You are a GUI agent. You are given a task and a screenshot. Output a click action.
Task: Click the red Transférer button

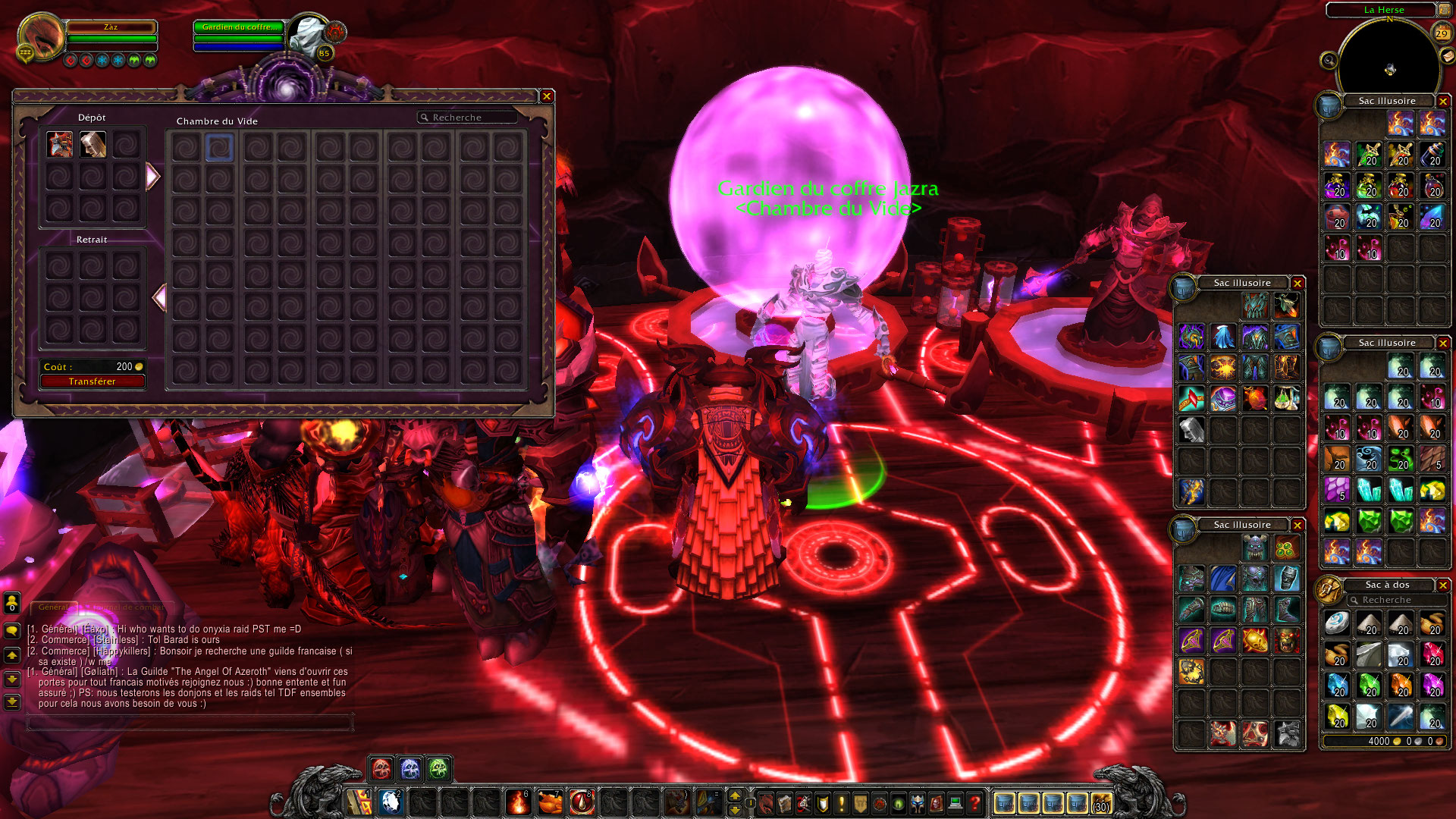[93, 381]
